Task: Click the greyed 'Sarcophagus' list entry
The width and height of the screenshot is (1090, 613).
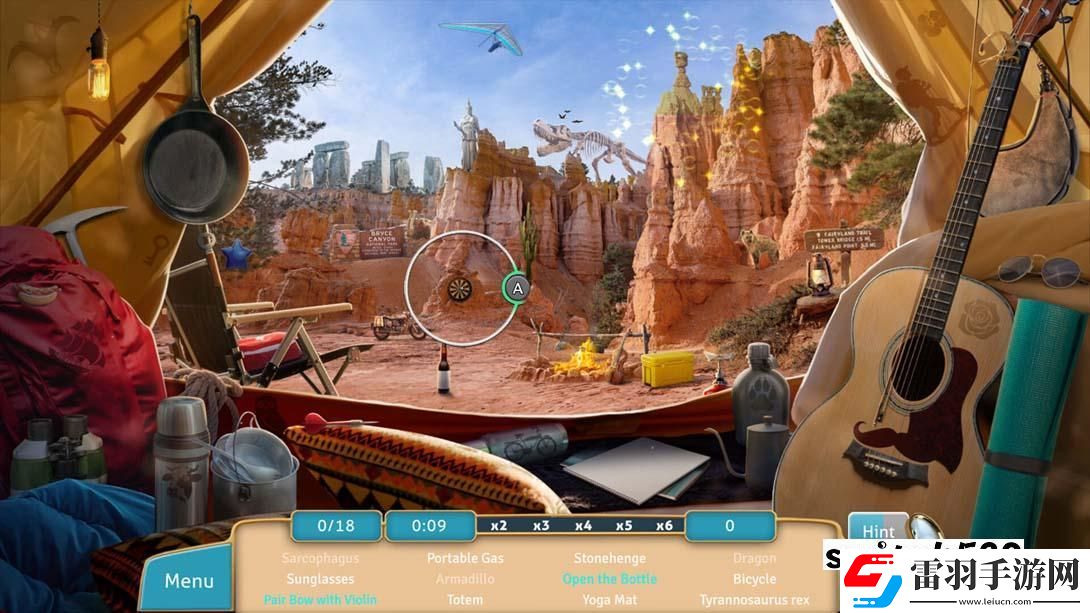Action: [x=320, y=558]
